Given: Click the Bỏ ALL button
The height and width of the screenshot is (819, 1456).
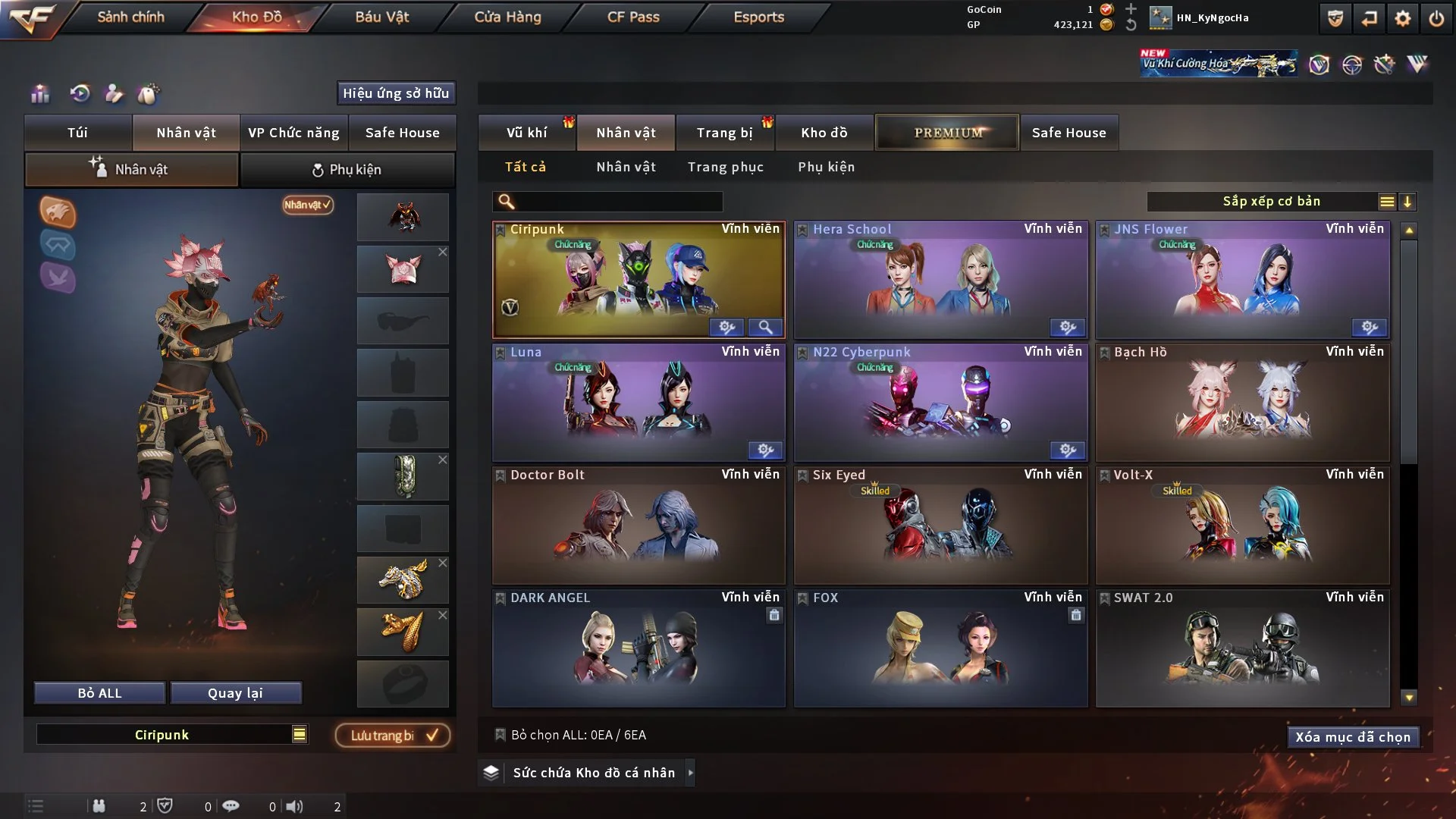Looking at the screenshot, I should tap(99, 693).
